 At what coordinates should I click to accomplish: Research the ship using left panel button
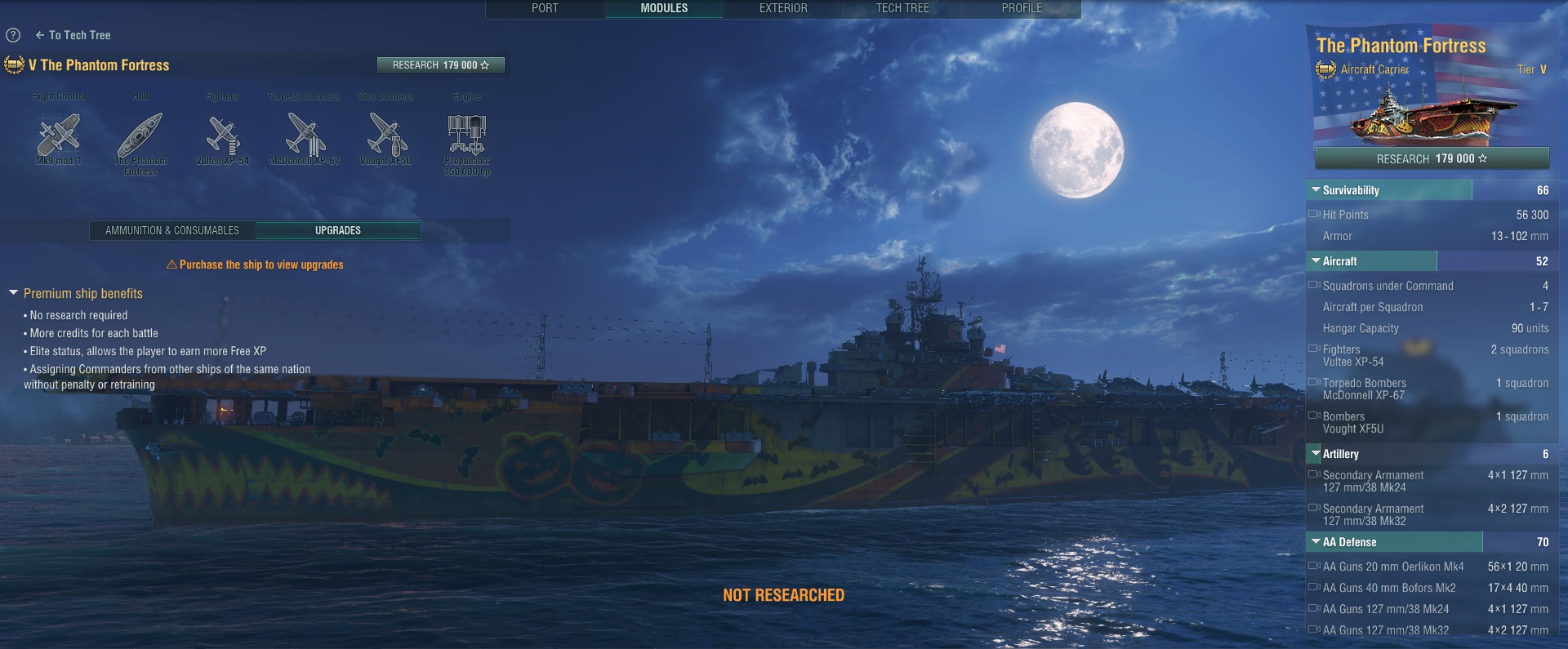(440, 65)
